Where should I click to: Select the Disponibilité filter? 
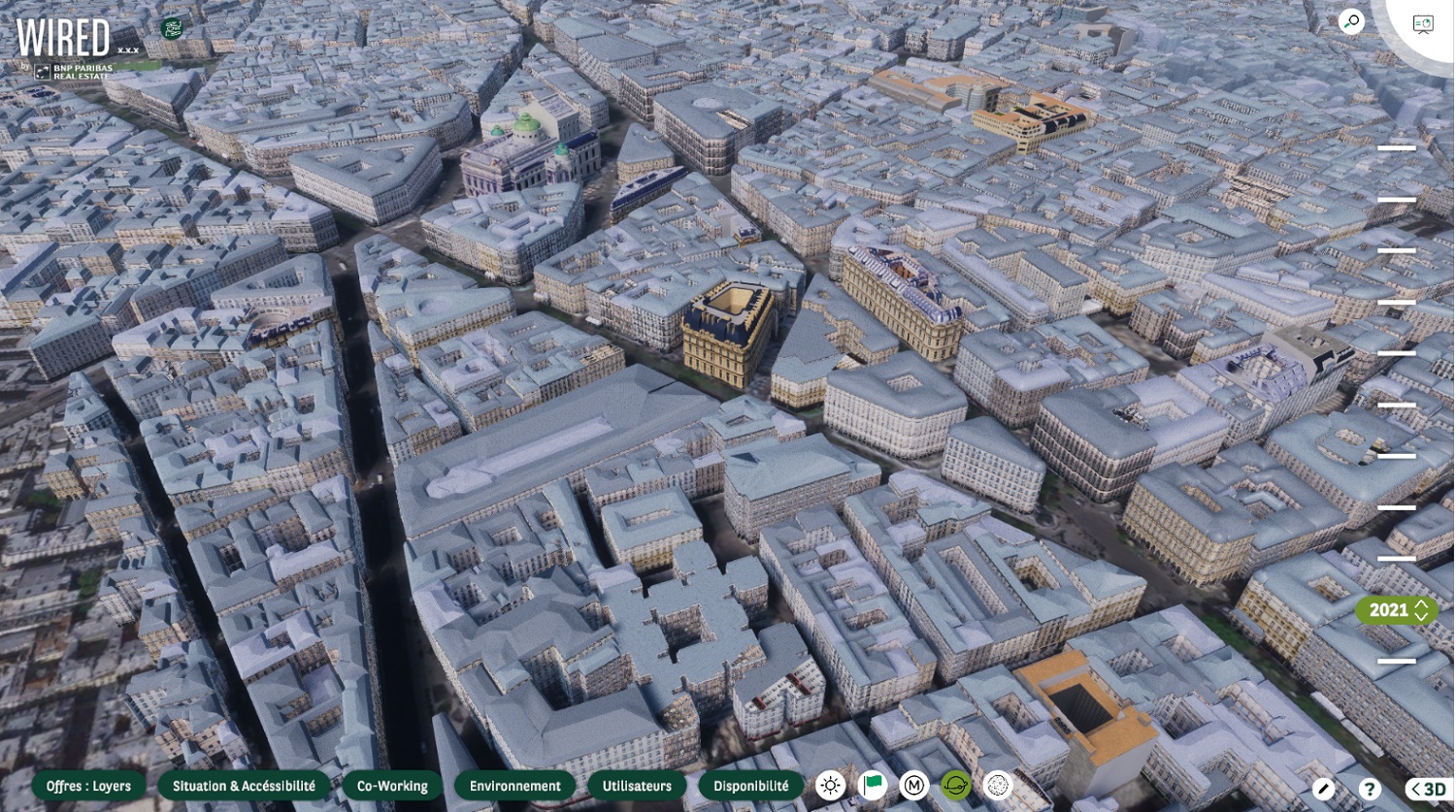click(750, 786)
